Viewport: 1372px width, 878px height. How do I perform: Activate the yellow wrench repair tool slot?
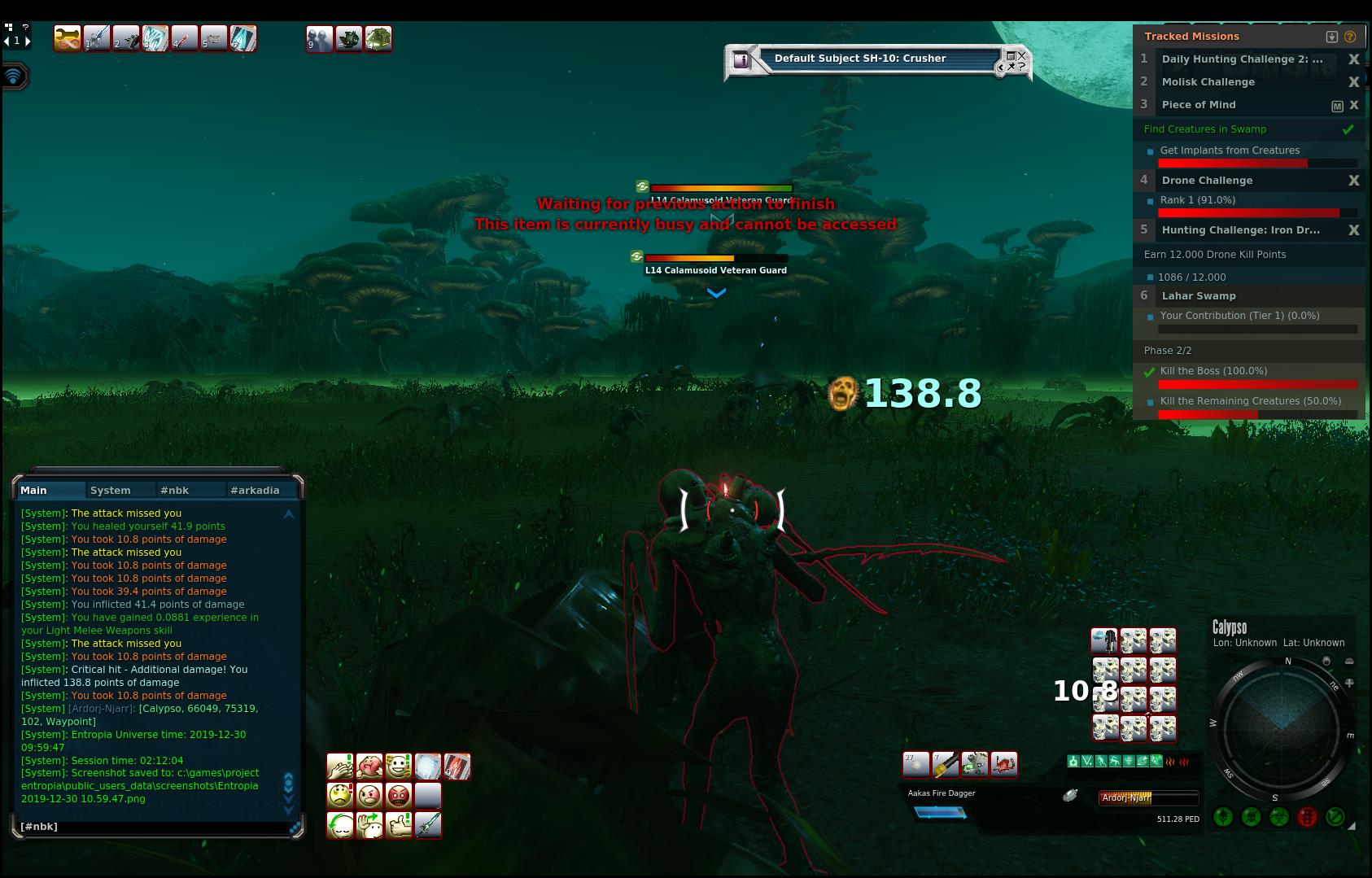[68, 38]
